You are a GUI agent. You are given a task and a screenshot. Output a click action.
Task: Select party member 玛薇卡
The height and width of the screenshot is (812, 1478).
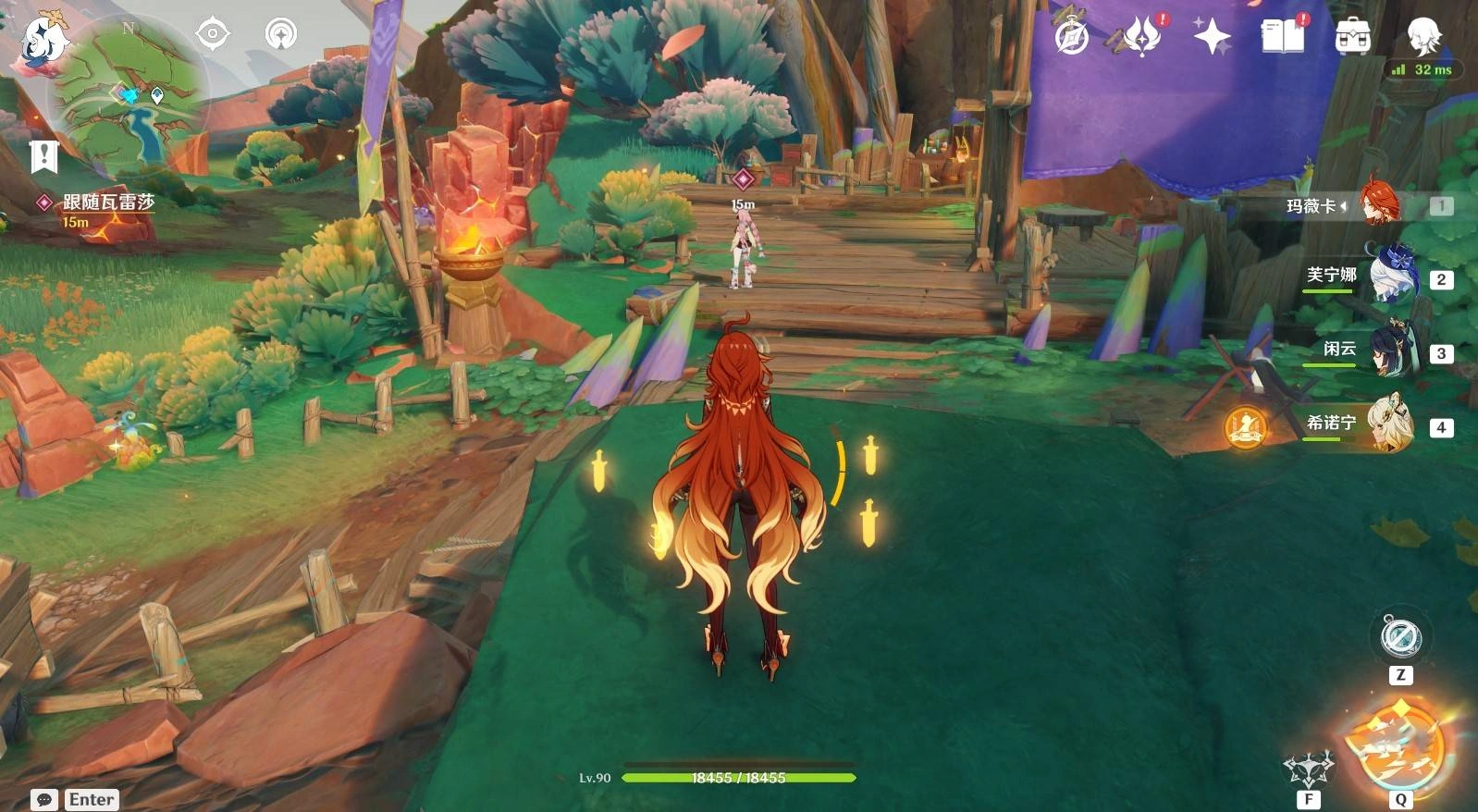(1380, 205)
